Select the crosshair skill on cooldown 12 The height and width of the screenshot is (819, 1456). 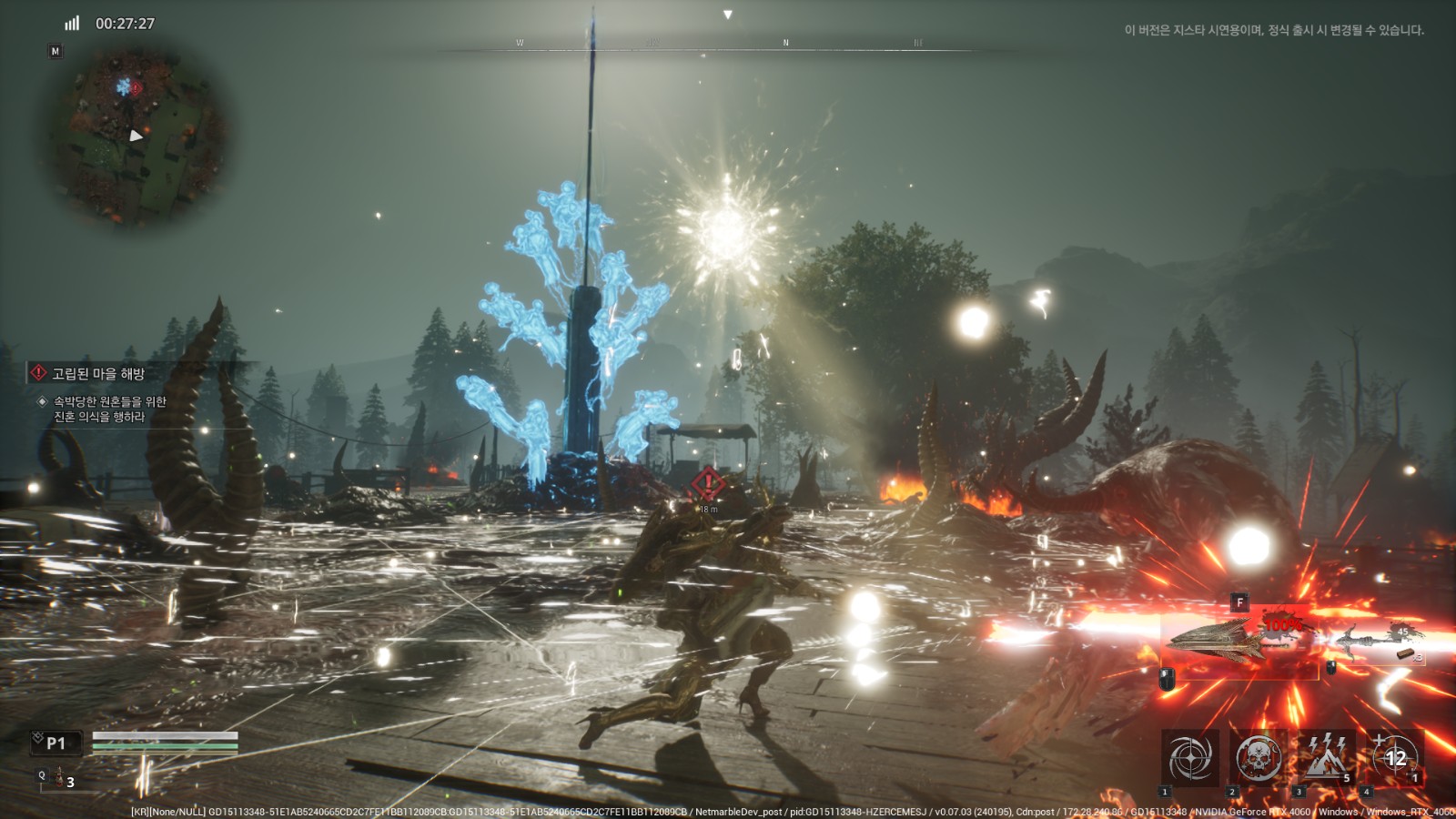tap(1393, 758)
